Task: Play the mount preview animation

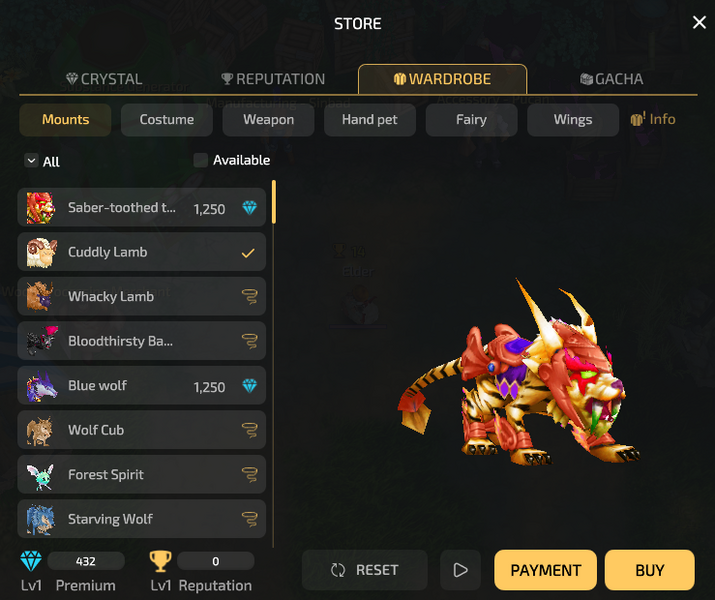Action: coord(460,570)
